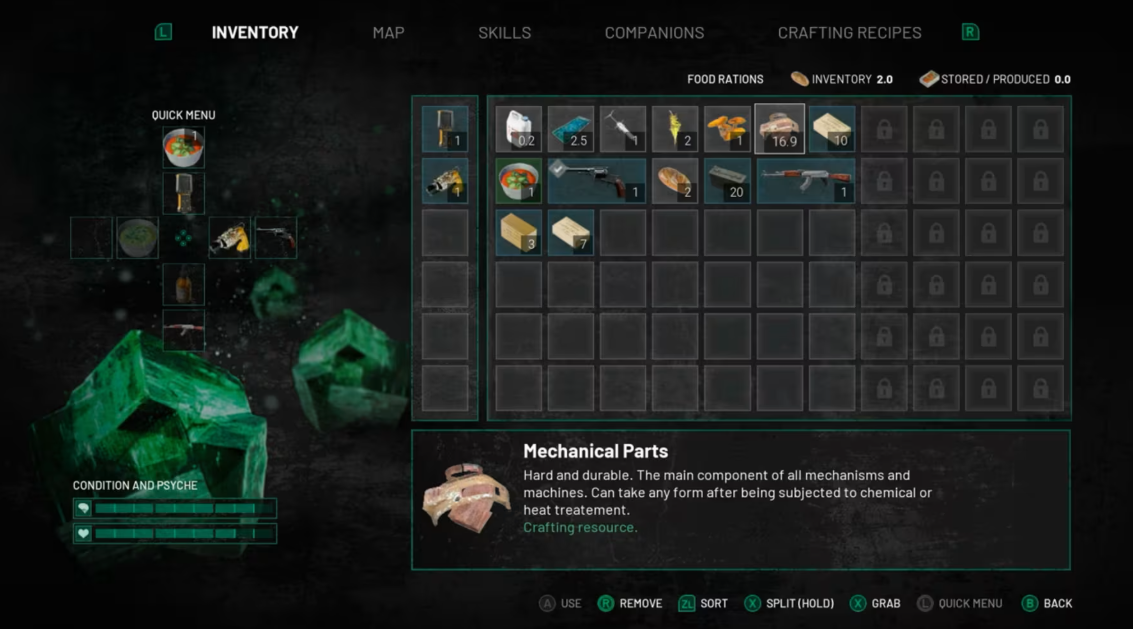Screen dimensions: 1133x629
Task: Select the Mechanical Parts slot
Action: click(780, 129)
